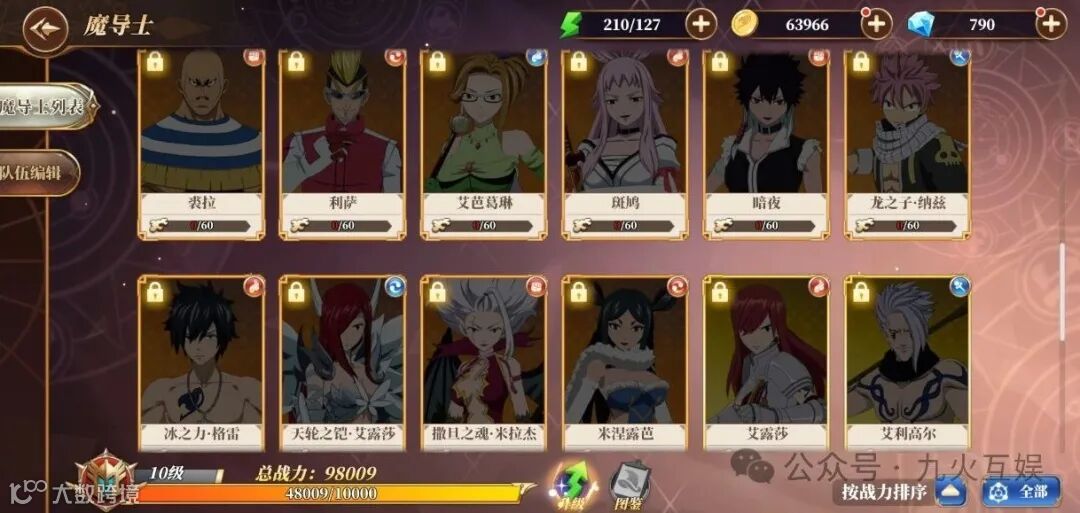Pick the 米涅露芭 character card
The image size is (1080, 513).
[625, 365]
